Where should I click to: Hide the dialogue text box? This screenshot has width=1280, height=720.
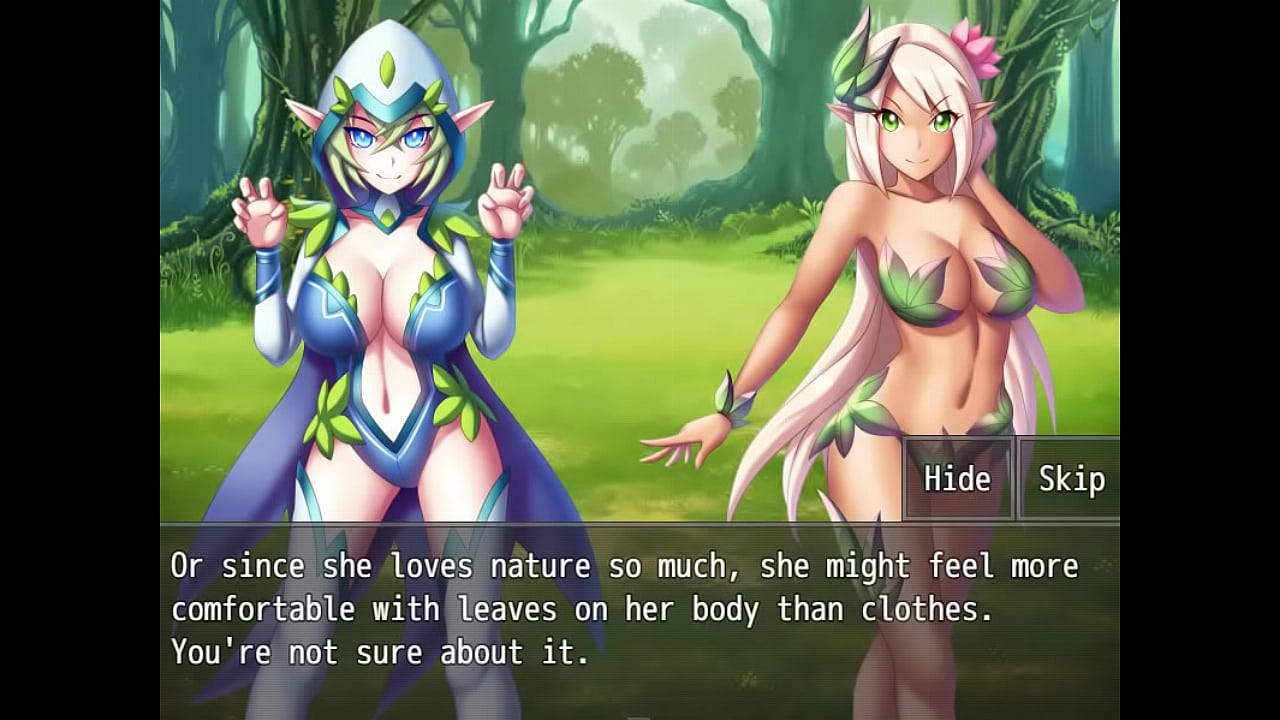957,479
